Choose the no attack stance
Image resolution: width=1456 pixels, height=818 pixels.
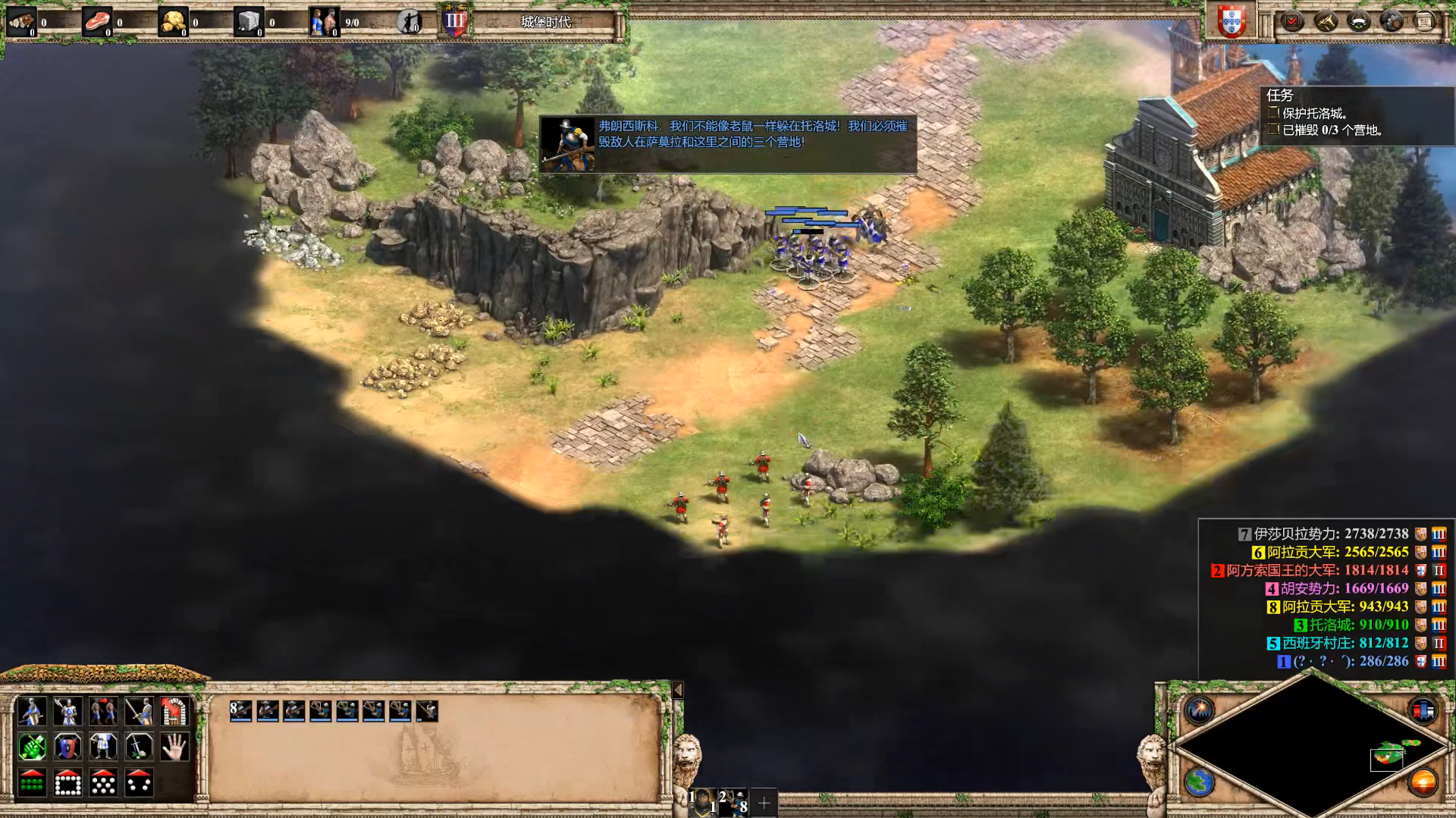pos(139,747)
